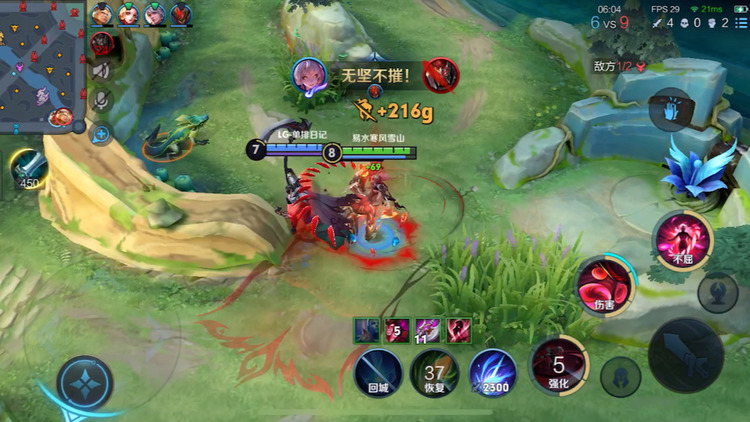Cast the summoner spell showing 2300
This screenshot has width=750, height=422.
492,374
